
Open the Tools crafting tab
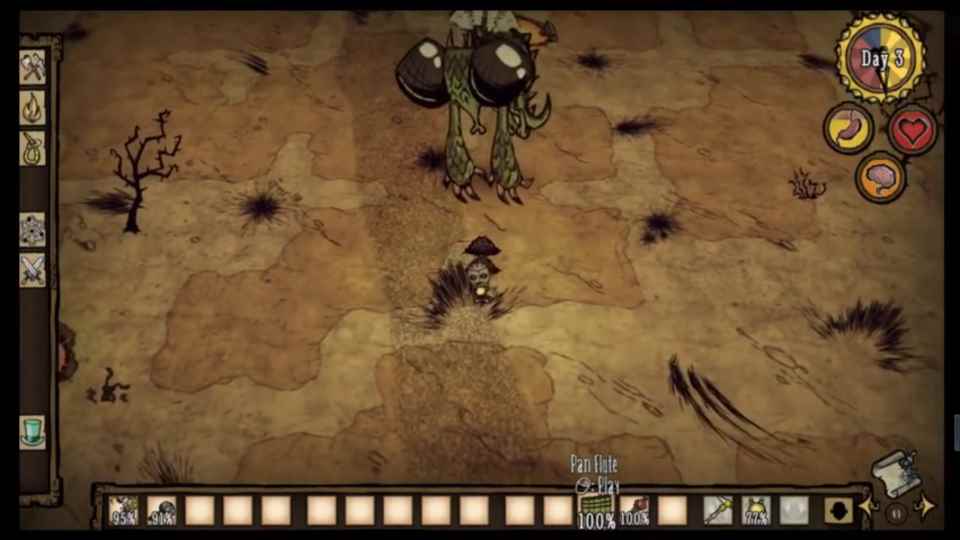click(33, 67)
